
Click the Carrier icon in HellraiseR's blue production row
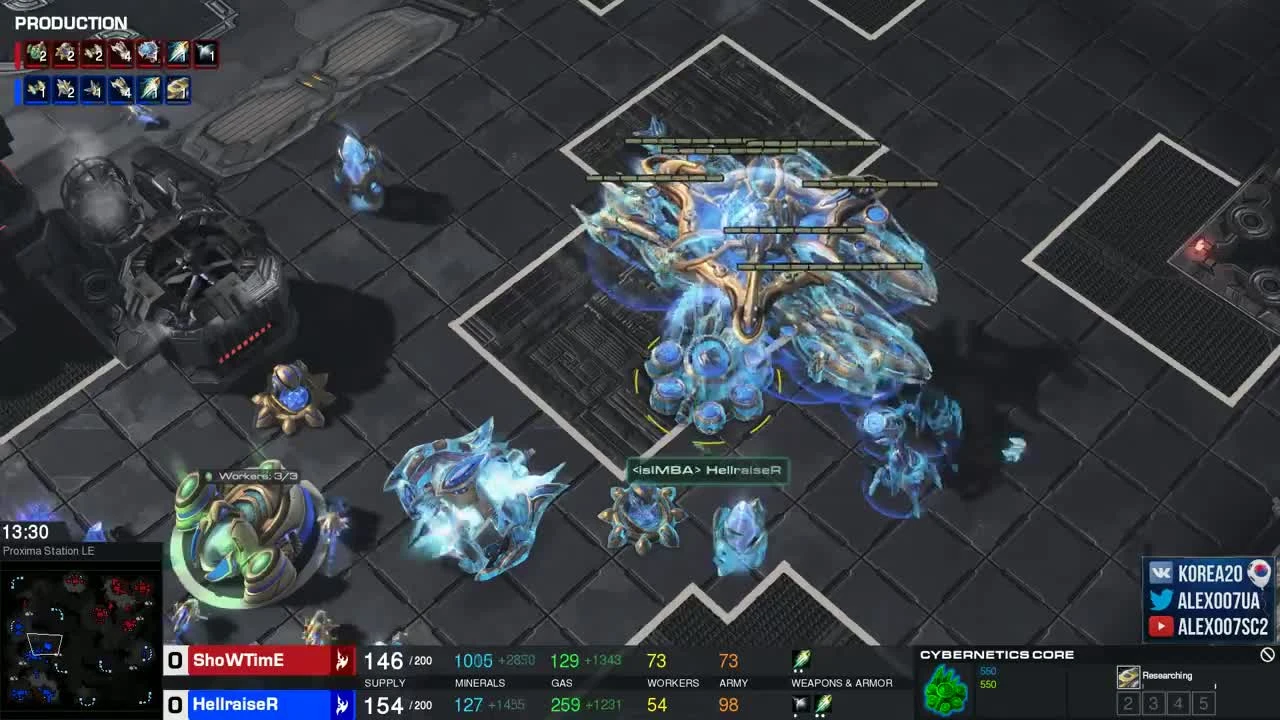(x=175, y=88)
